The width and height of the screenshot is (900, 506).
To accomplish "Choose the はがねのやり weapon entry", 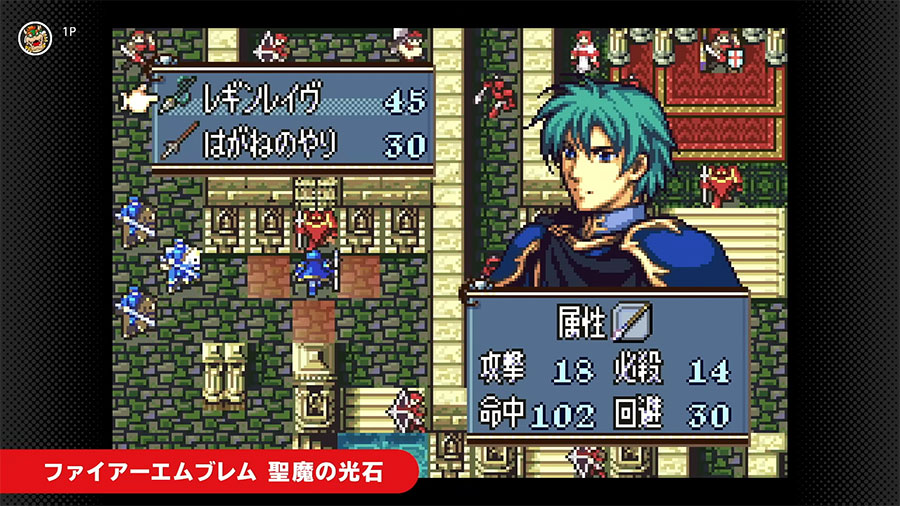I will pyautogui.click(x=294, y=141).
